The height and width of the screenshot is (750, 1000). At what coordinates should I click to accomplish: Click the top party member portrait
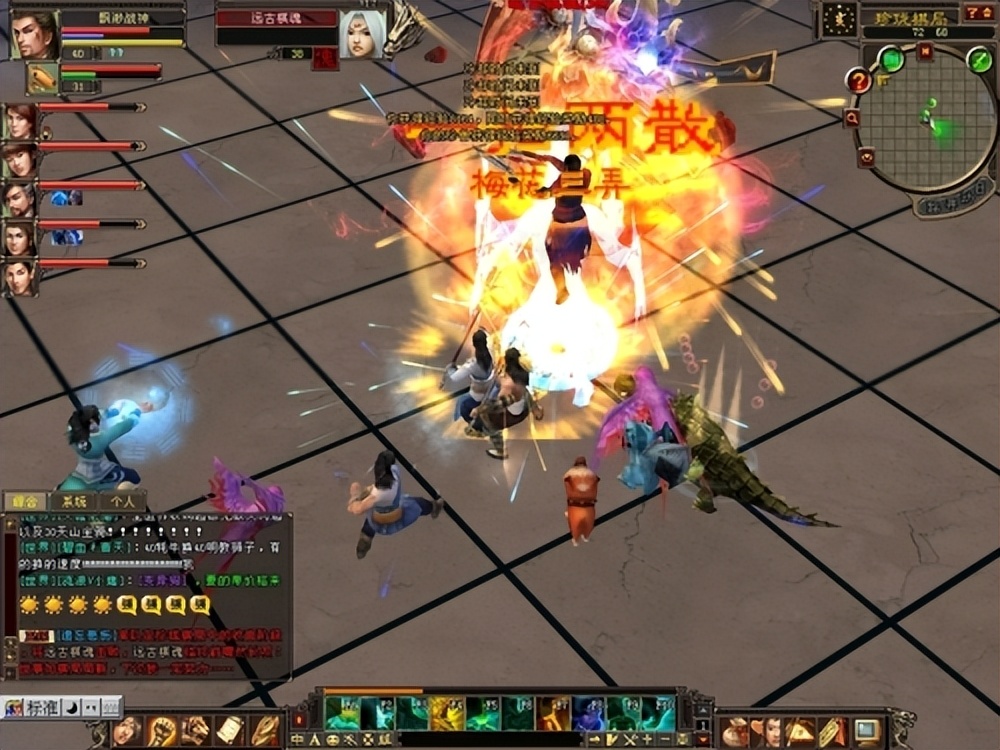(x=19, y=121)
